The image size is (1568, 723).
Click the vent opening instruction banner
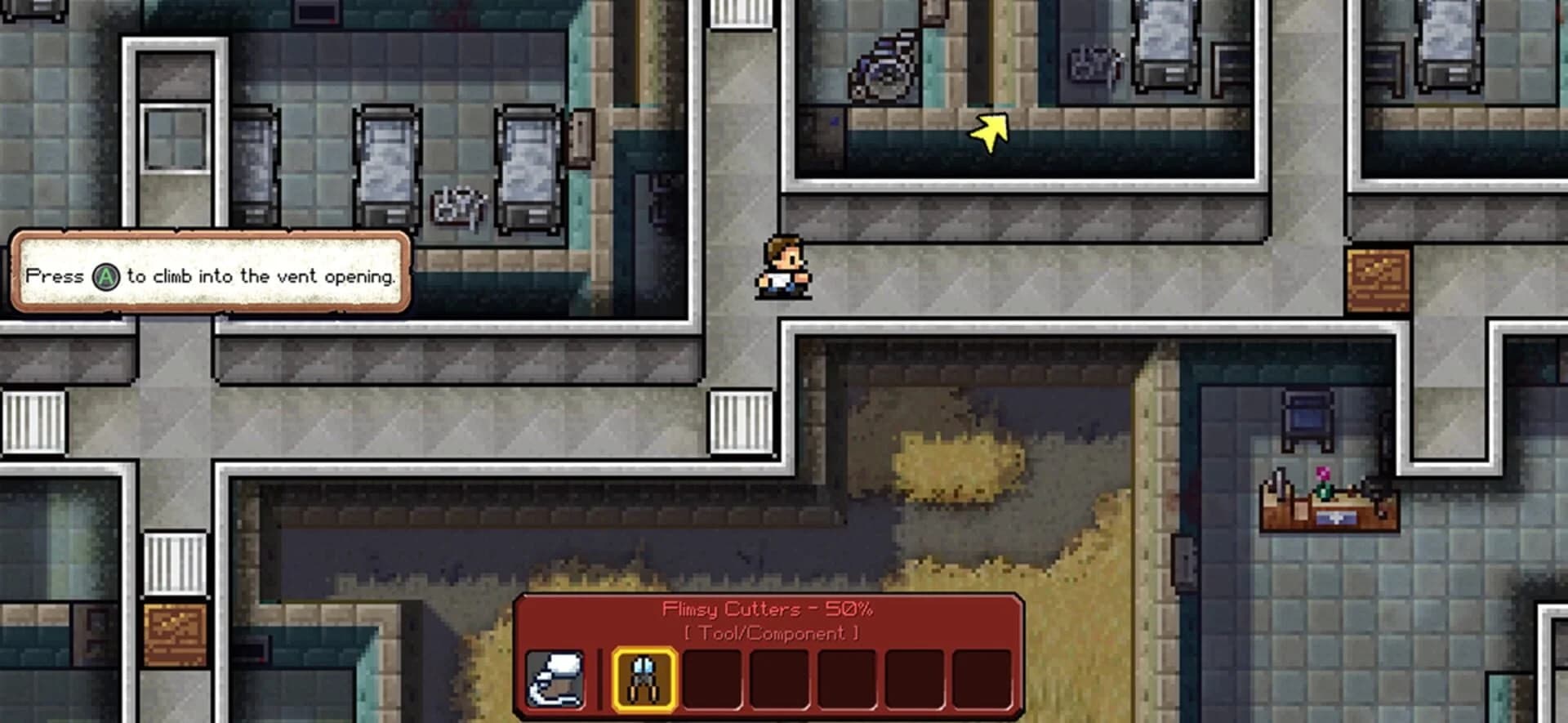pos(208,275)
